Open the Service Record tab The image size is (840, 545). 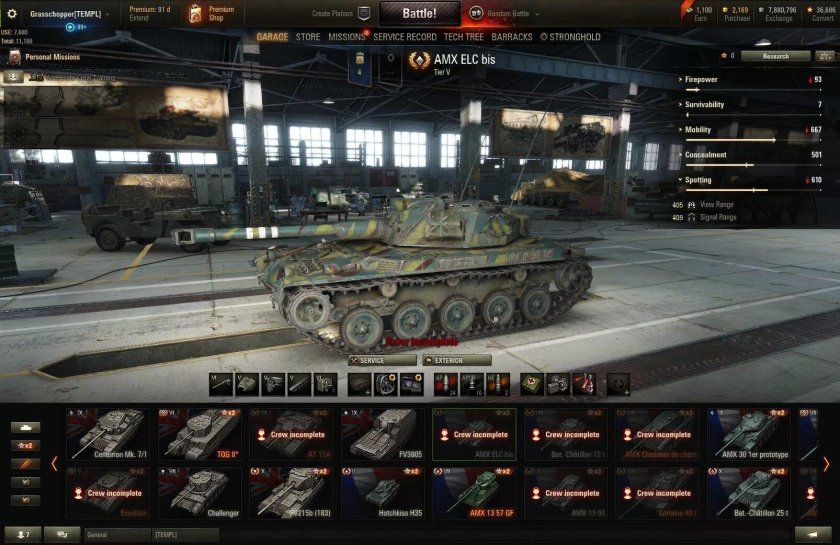pos(405,37)
